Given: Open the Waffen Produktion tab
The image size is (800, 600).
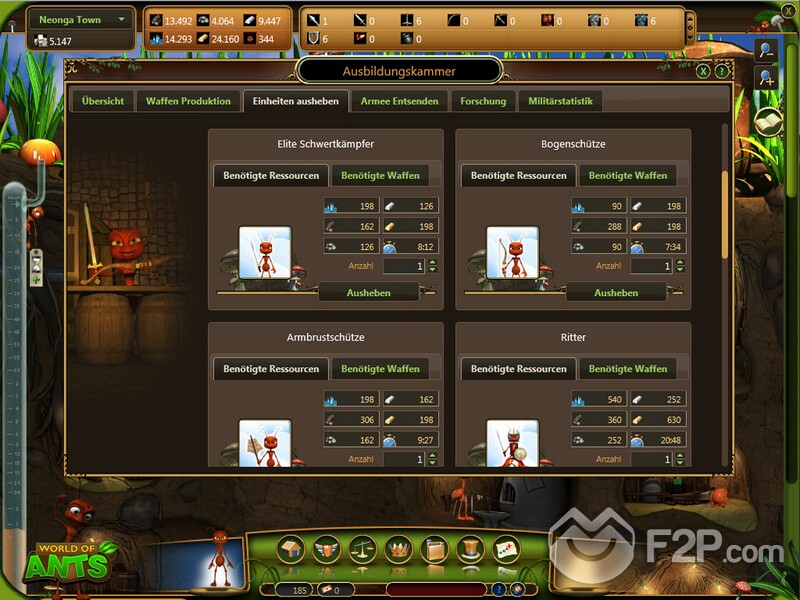Looking at the screenshot, I should (x=188, y=101).
